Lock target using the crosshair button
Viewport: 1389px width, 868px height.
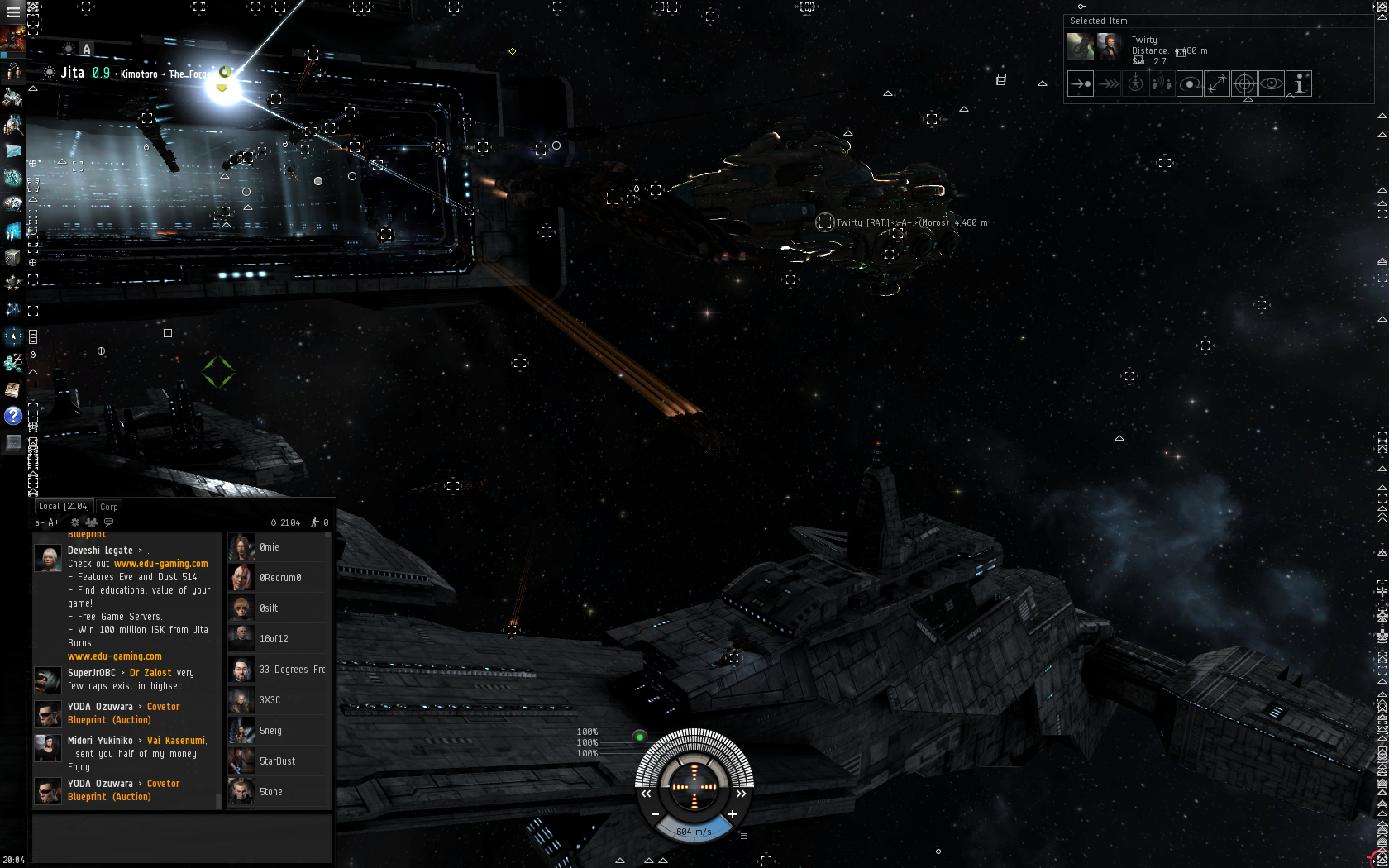coord(1244,83)
